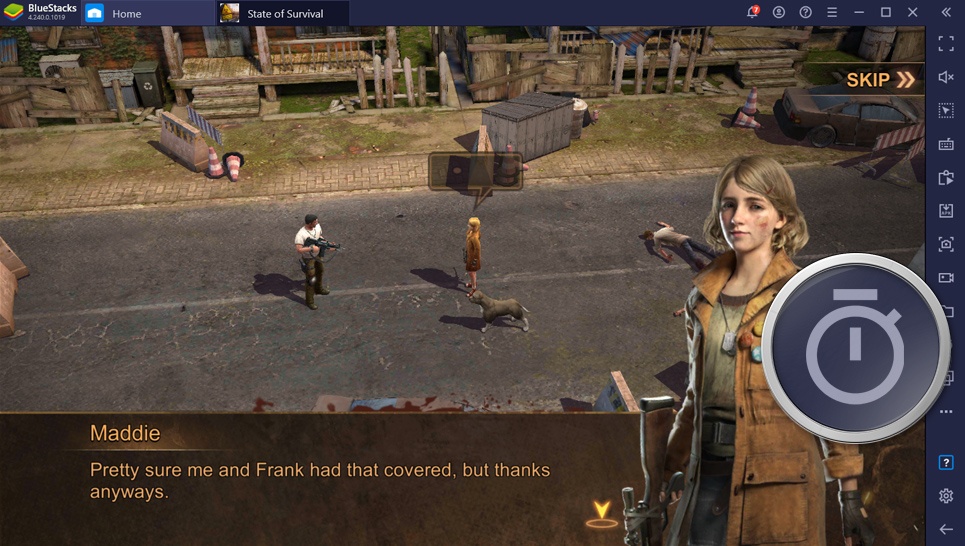Tap the large stopwatch overlay button
The height and width of the screenshot is (546, 965).
[855, 349]
